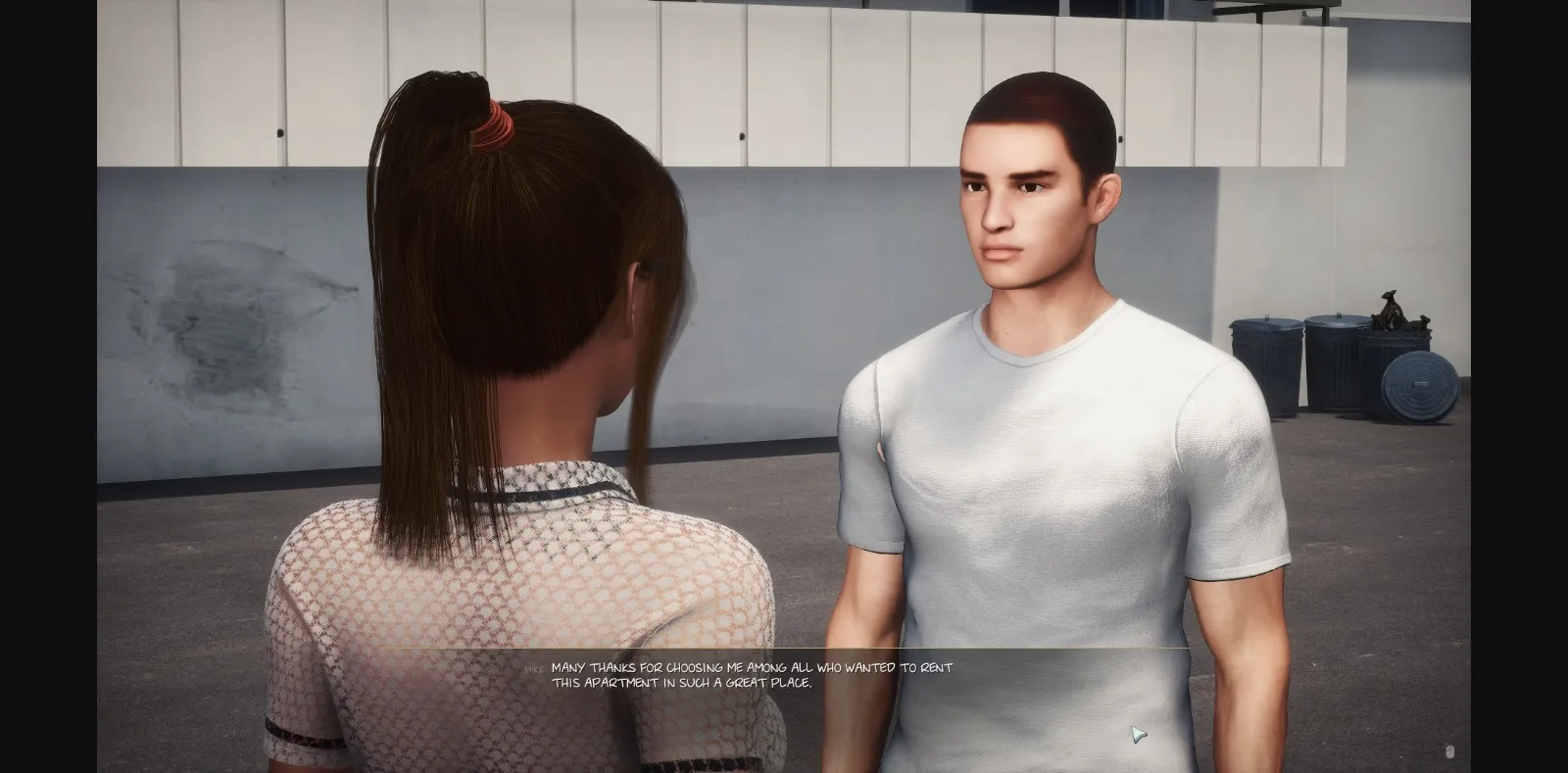This screenshot has width=1568, height=773.
Task: Toggle fullscreen by clicking the game viewport
Action: click(784, 392)
